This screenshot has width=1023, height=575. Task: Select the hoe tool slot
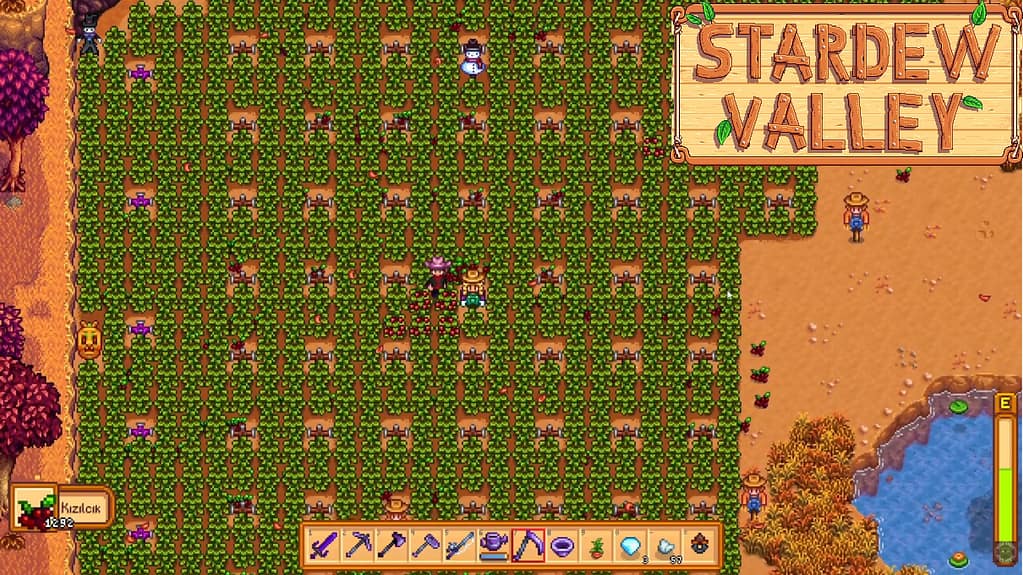(426, 545)
